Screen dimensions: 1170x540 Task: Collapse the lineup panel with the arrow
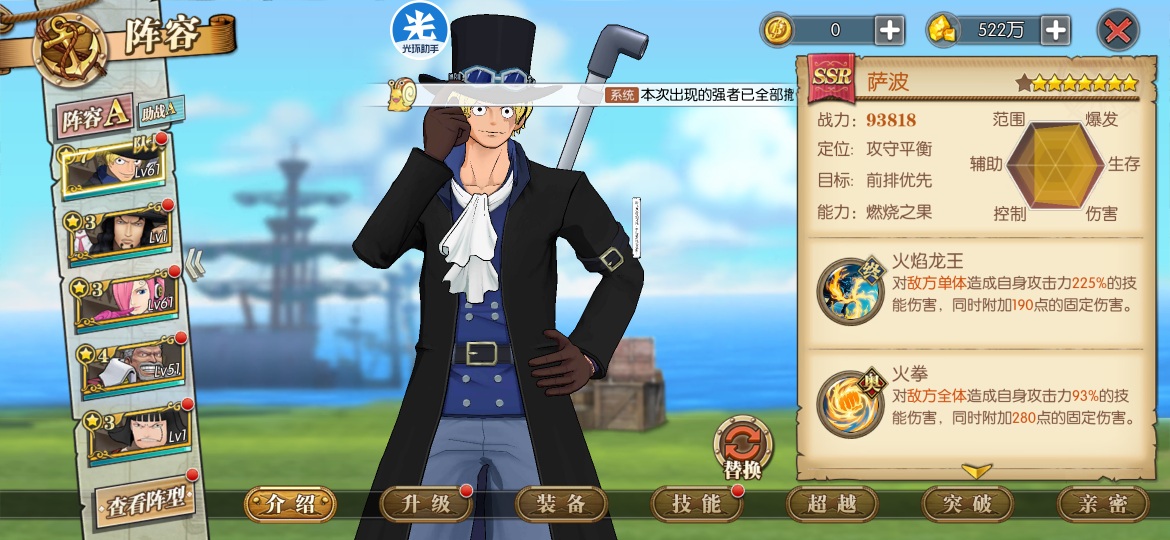click(x=196, y=266)
